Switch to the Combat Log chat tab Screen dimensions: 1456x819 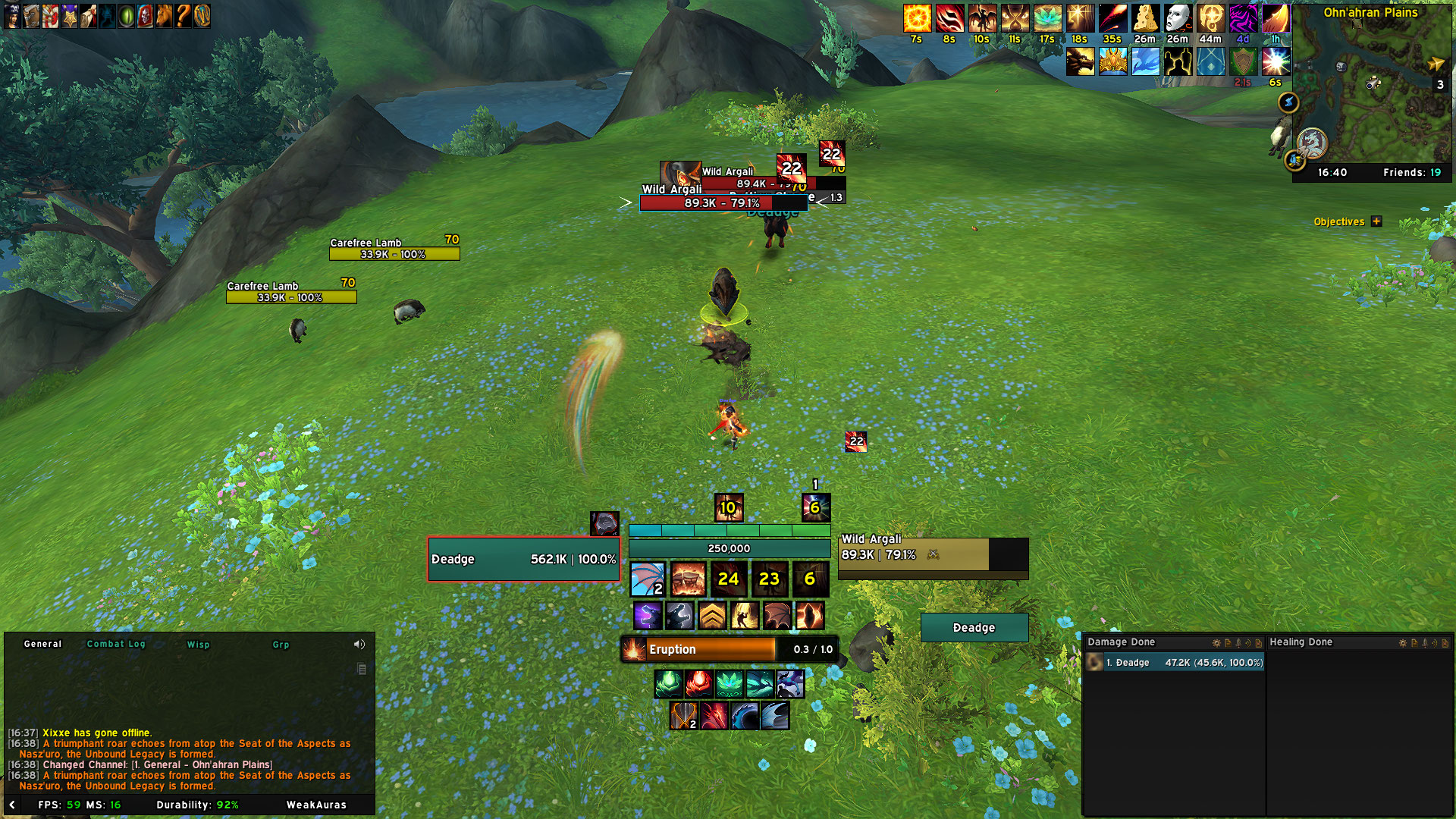(115, 644)
